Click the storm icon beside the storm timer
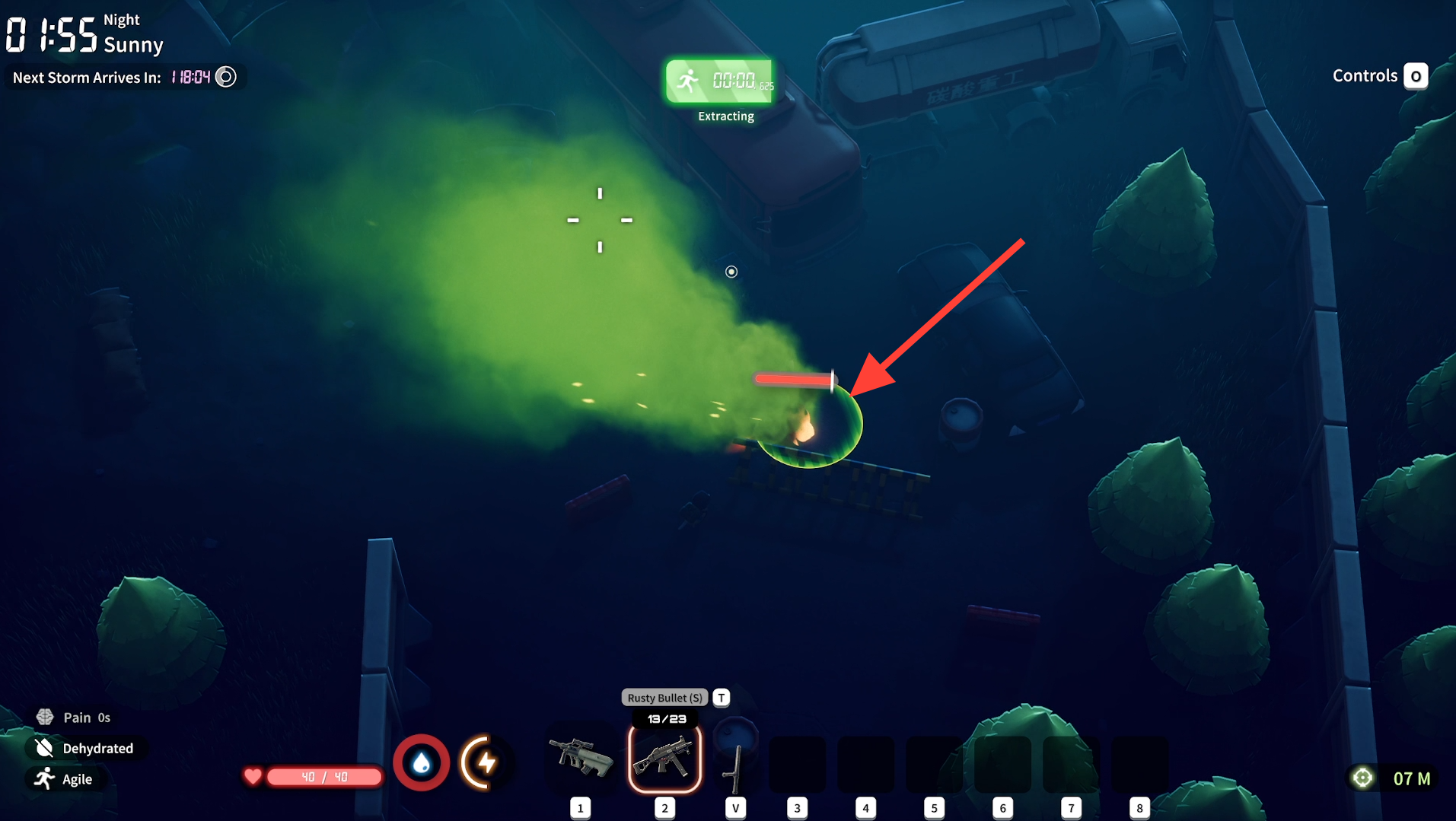Screen dimensions: 1456x821 pyautogui.click(x=226, y=77)
